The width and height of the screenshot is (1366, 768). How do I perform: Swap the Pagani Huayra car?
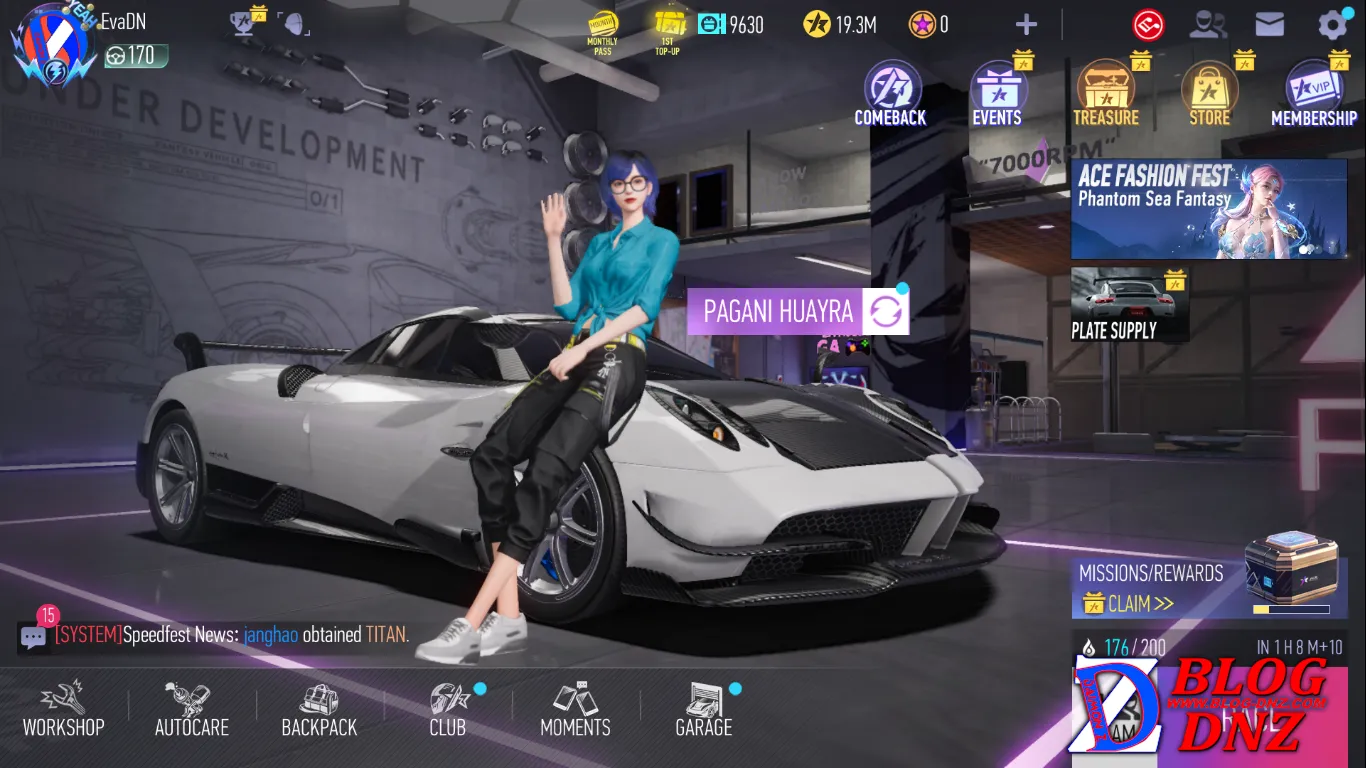[884, 312]
